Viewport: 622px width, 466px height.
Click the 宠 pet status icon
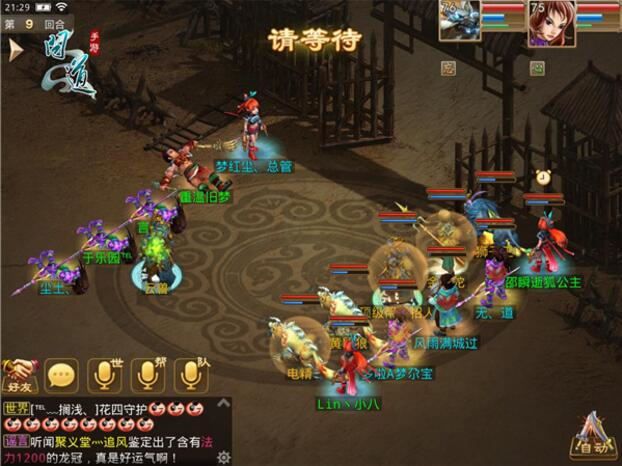pyautogui.click(x=448, y=69)
